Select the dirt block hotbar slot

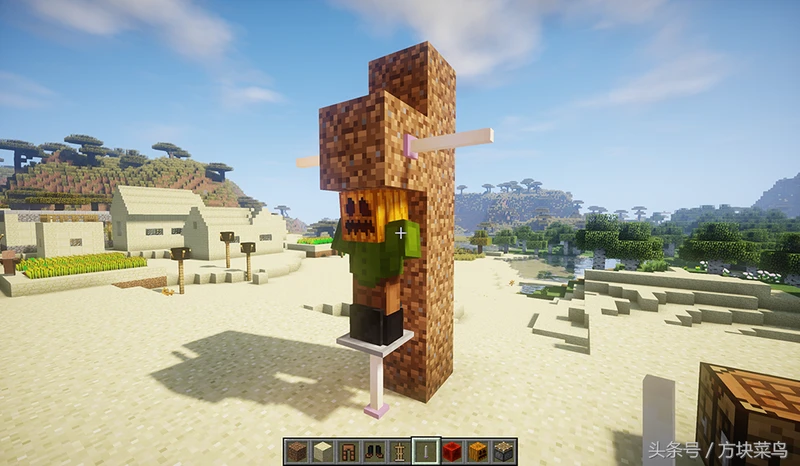click(x=296, y=452)
